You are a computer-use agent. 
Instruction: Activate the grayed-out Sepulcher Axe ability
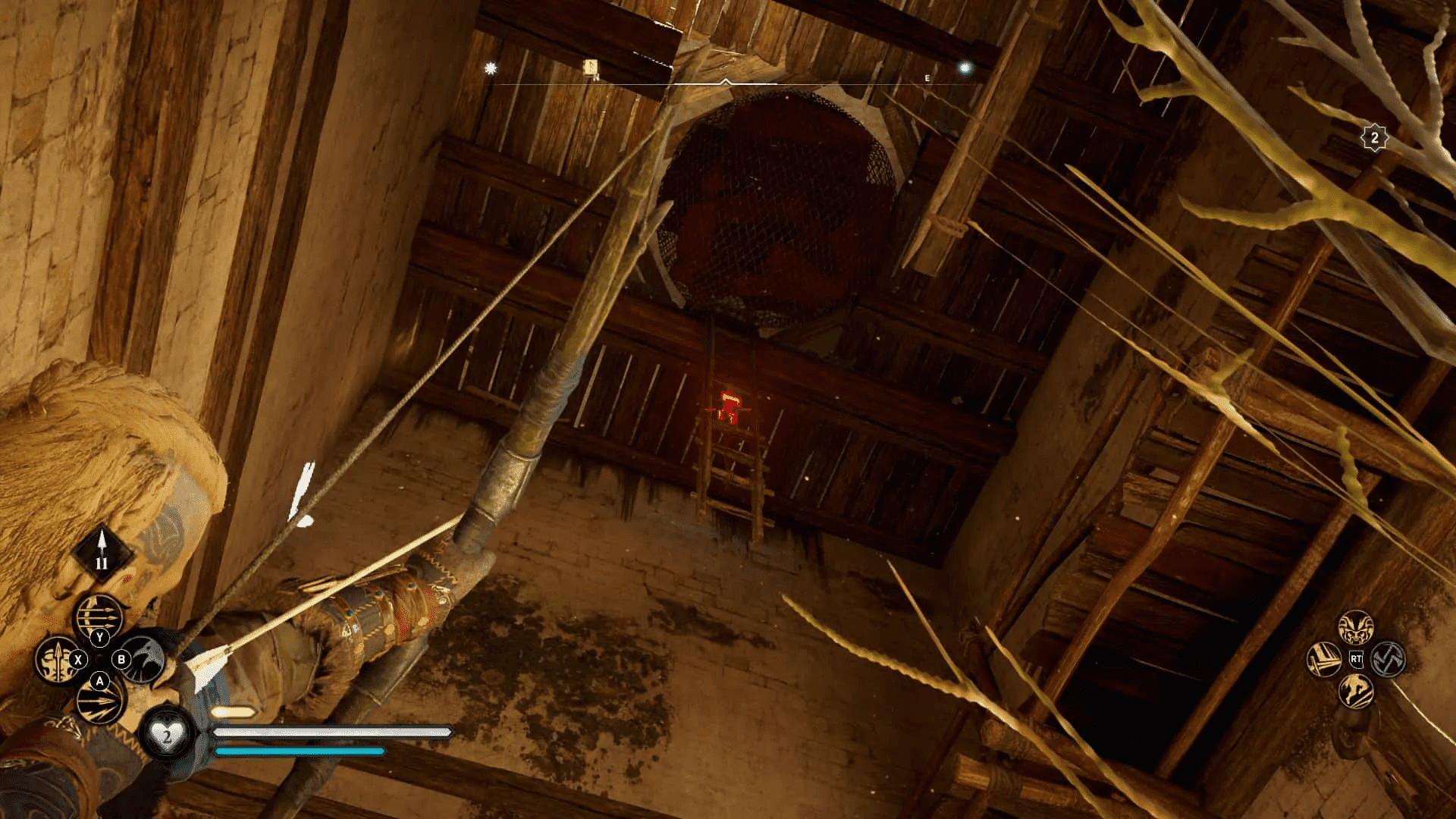tap(1388, 660)
